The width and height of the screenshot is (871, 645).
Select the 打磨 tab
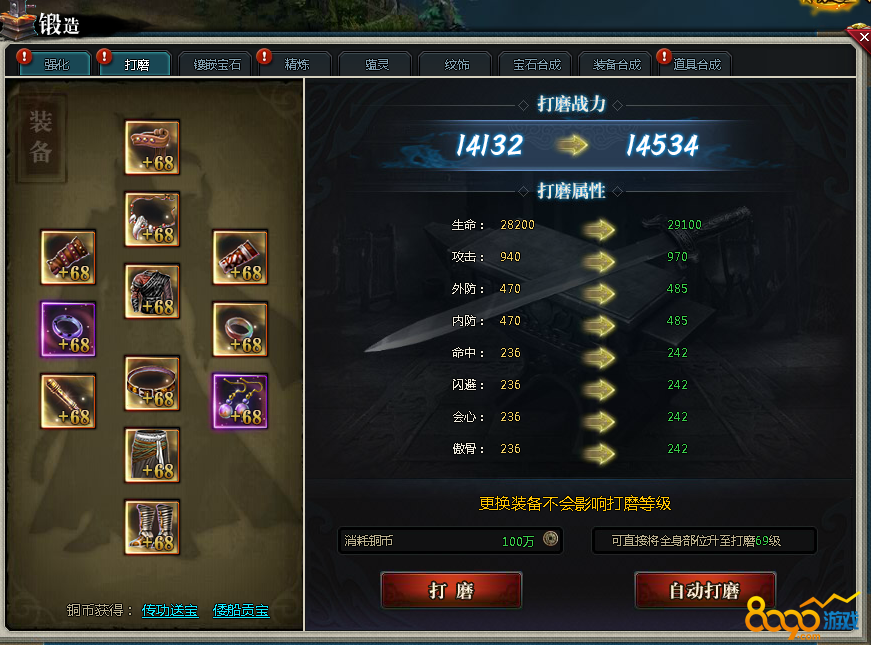[x=137, y=65]
